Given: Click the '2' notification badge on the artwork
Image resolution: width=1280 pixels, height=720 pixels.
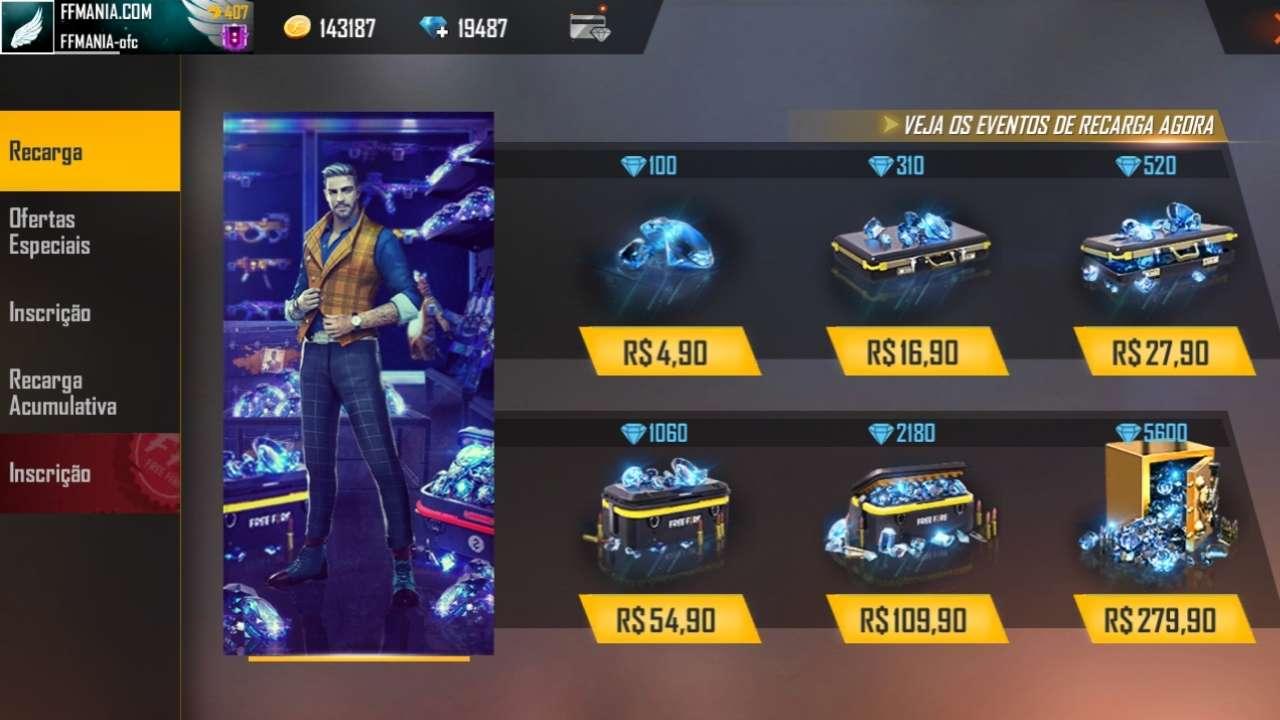Looking at the screenshot, I should click(x=474, y=542).
